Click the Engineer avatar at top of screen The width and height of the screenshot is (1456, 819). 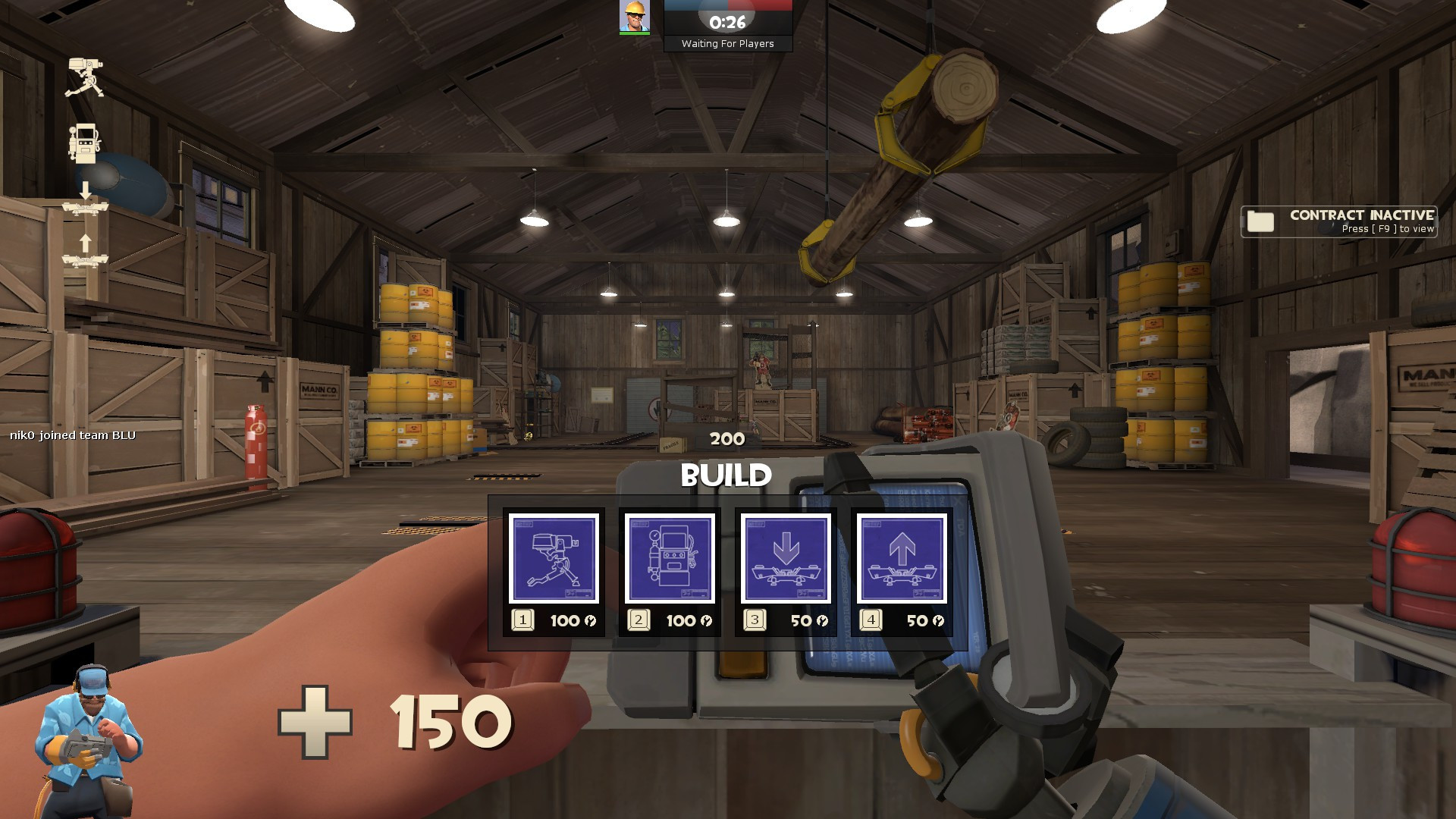633,17
